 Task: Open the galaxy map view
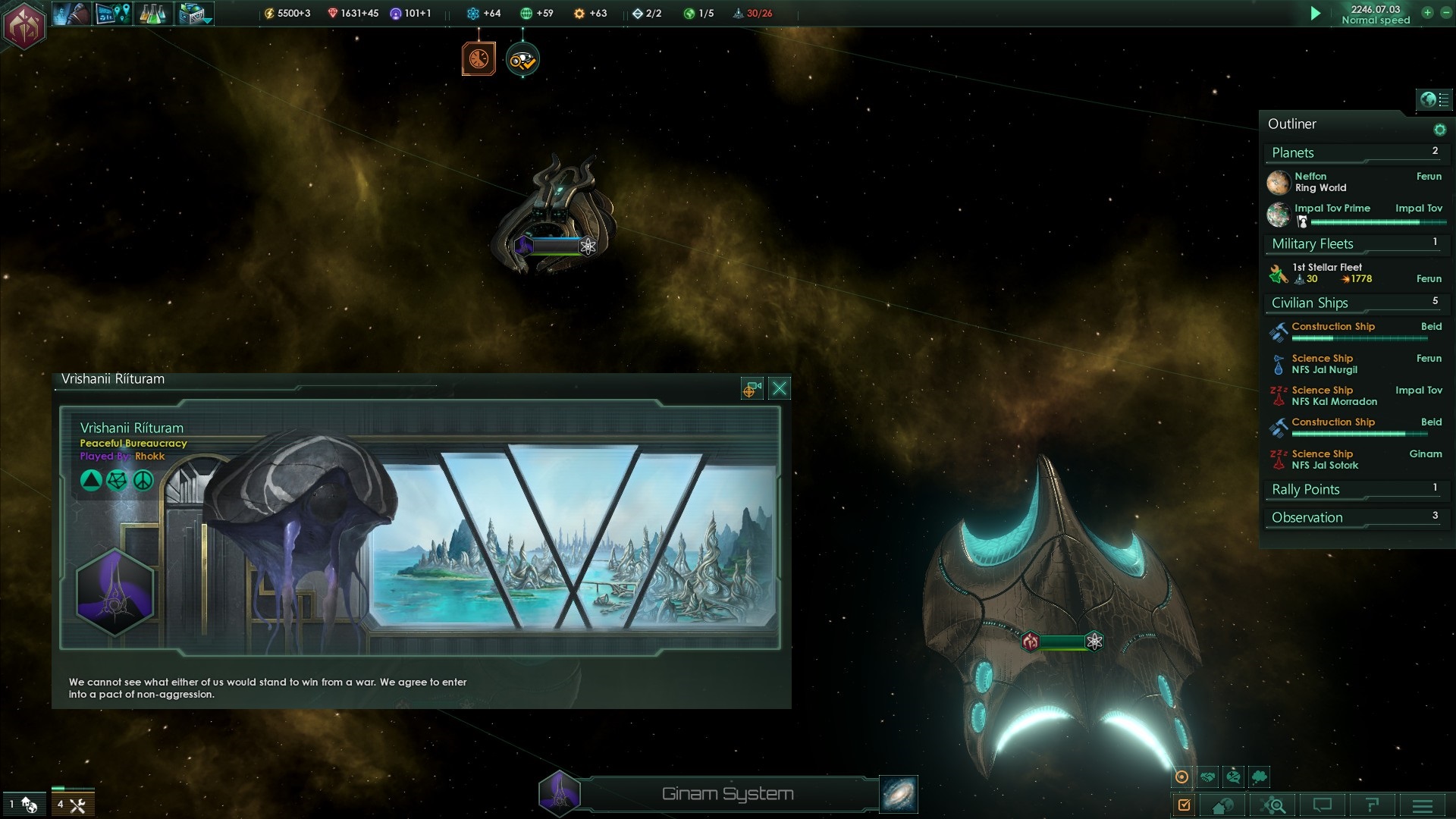(899, 794)
